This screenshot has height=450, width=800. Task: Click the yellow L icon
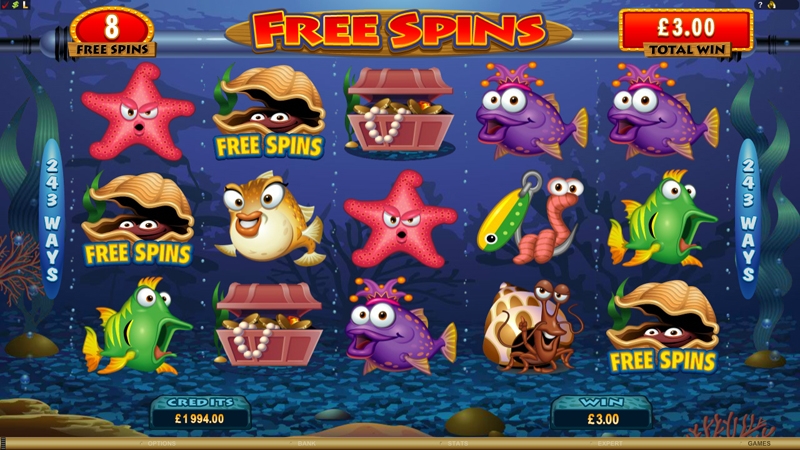click(24, 5)
